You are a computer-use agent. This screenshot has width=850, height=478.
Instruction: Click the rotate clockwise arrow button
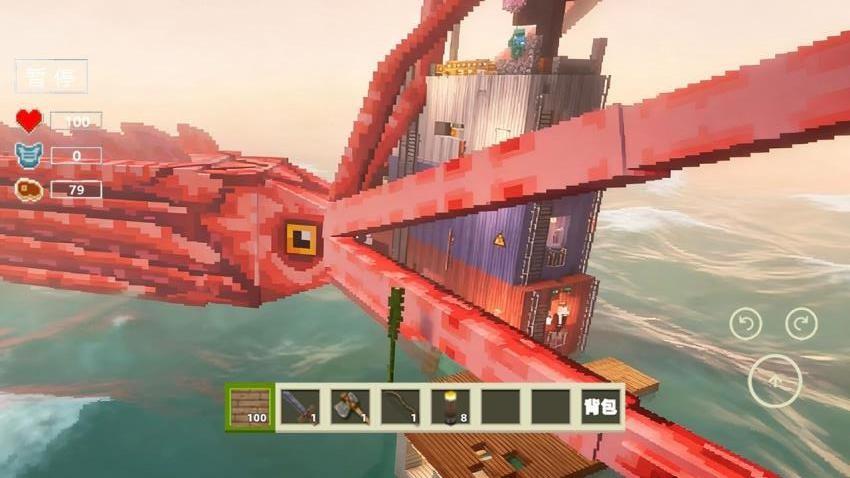pyautogui.click(x=801, y=323)
